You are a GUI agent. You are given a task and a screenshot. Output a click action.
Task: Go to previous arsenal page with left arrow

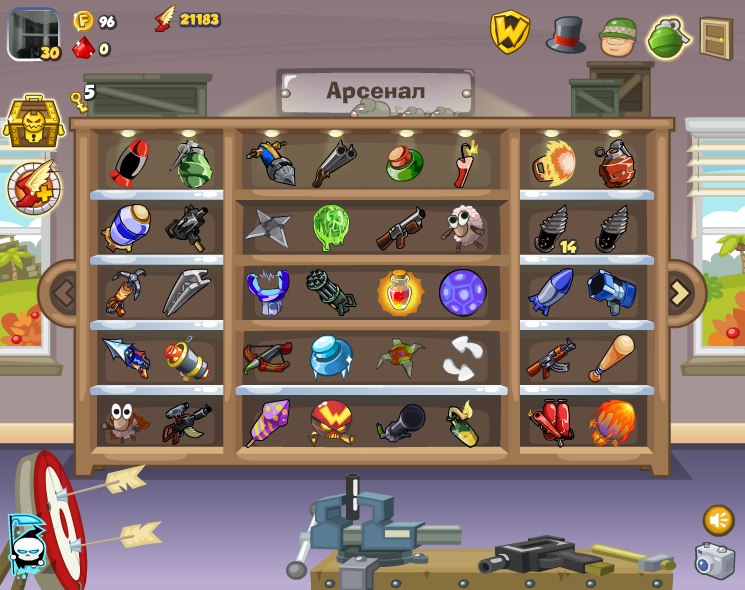tap(64, 293)
